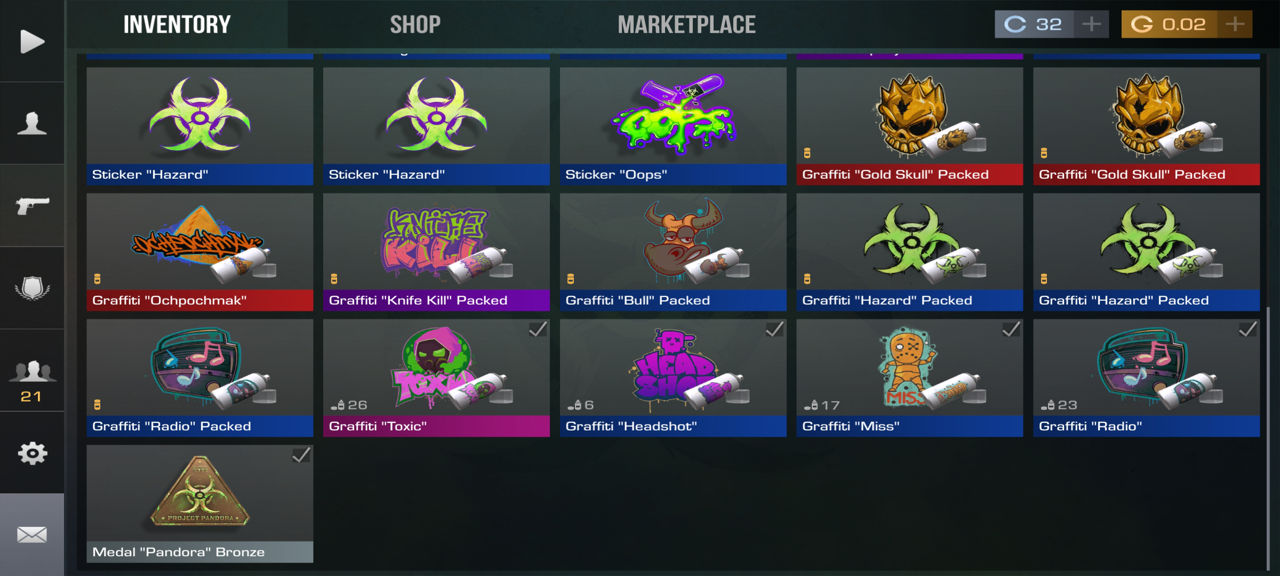Viewport: 1280px width, 576px height.
Task: Select the Inventory tab
Action: pyautogui.click(x=177, y=24)
